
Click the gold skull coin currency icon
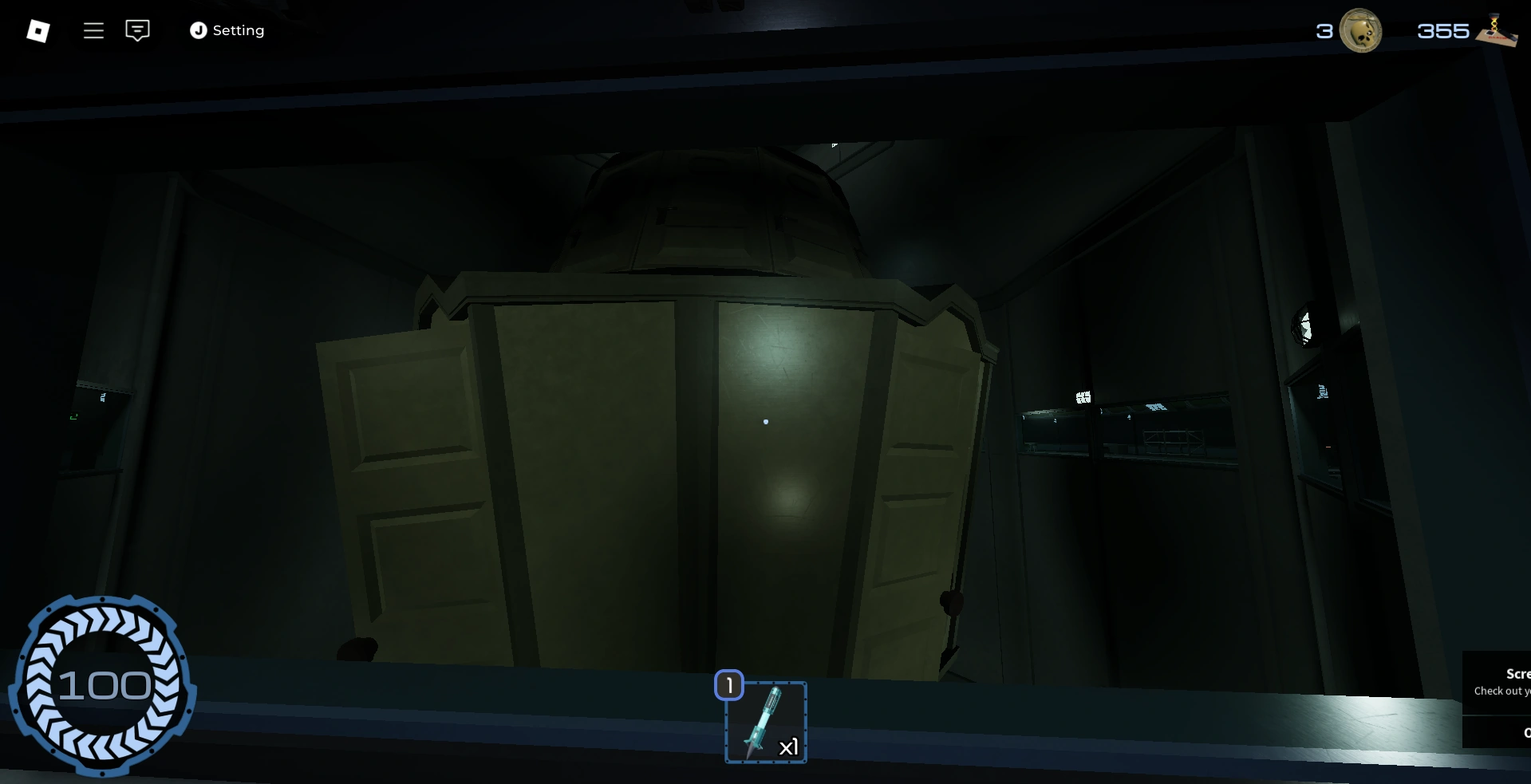pyautogui.click(x=1361, y=31)
